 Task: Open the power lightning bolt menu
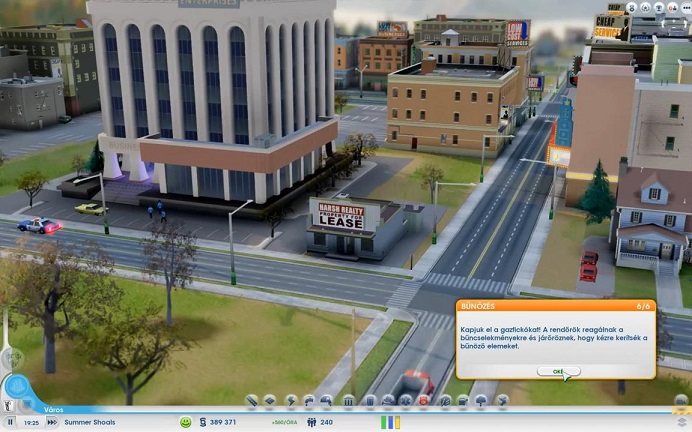[x=291, y=401]
